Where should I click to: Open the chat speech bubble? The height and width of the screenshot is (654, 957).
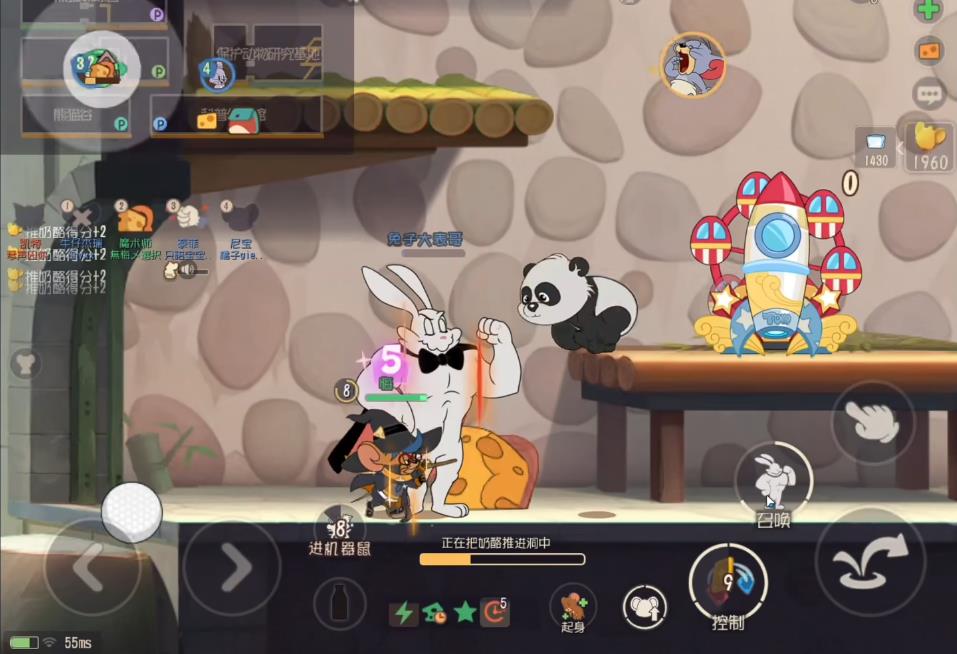click(x=929, y=95)
